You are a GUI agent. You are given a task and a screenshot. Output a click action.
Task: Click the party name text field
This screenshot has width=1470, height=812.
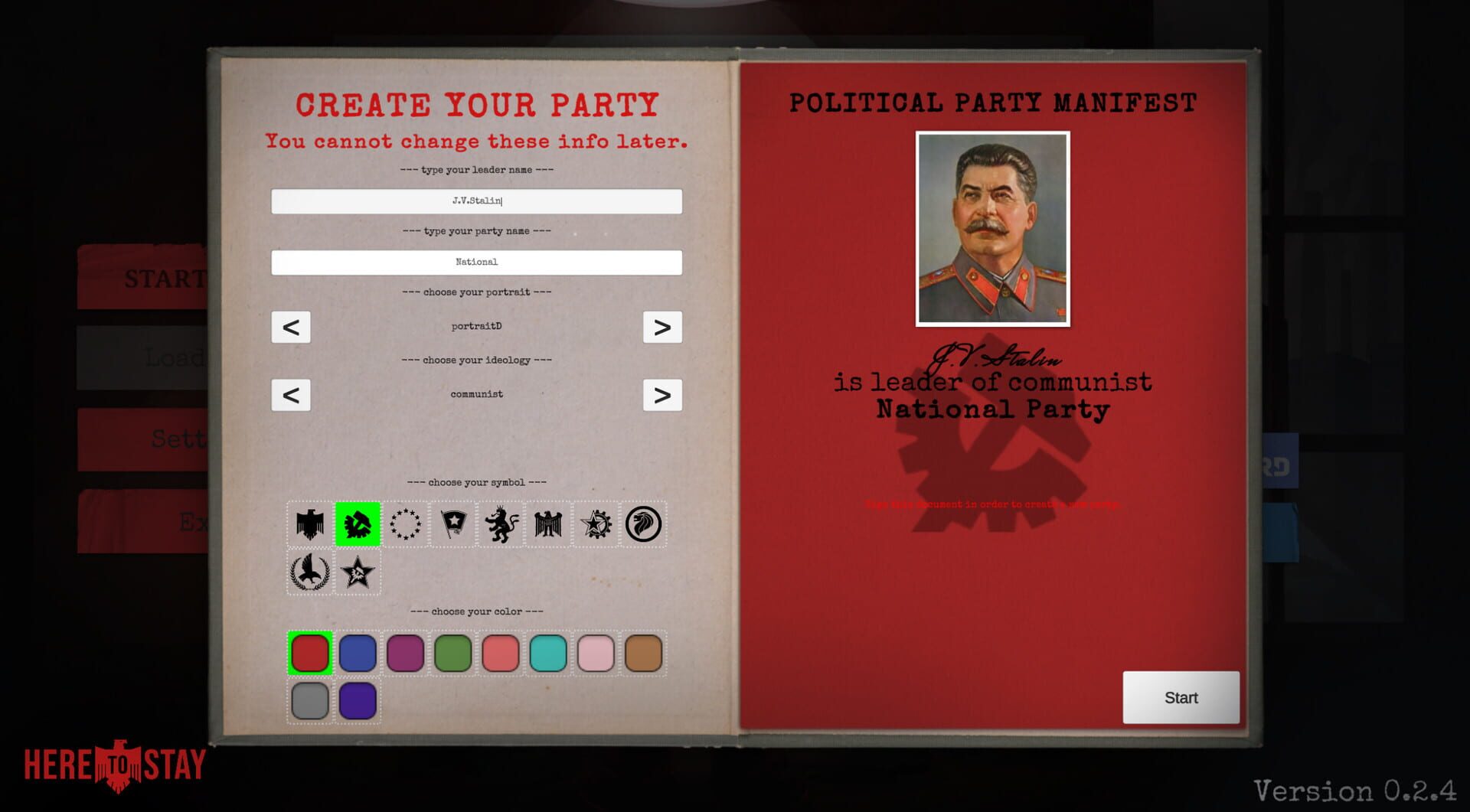(475, 263)
